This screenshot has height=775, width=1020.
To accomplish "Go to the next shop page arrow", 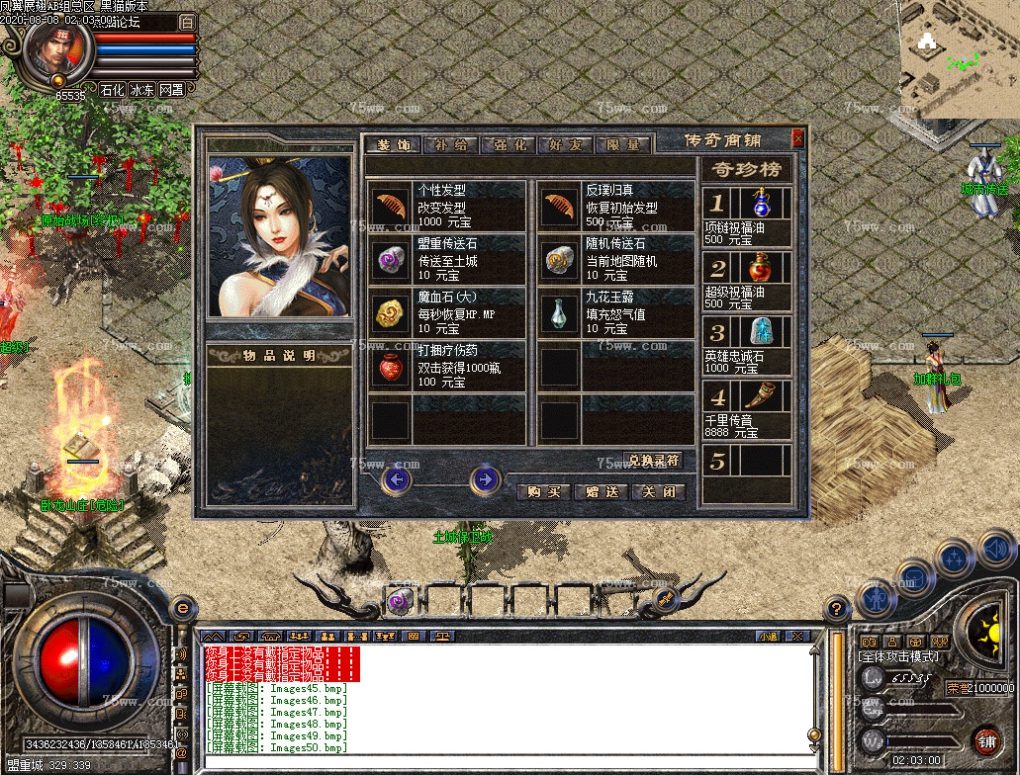I will [x=485, y=480].
